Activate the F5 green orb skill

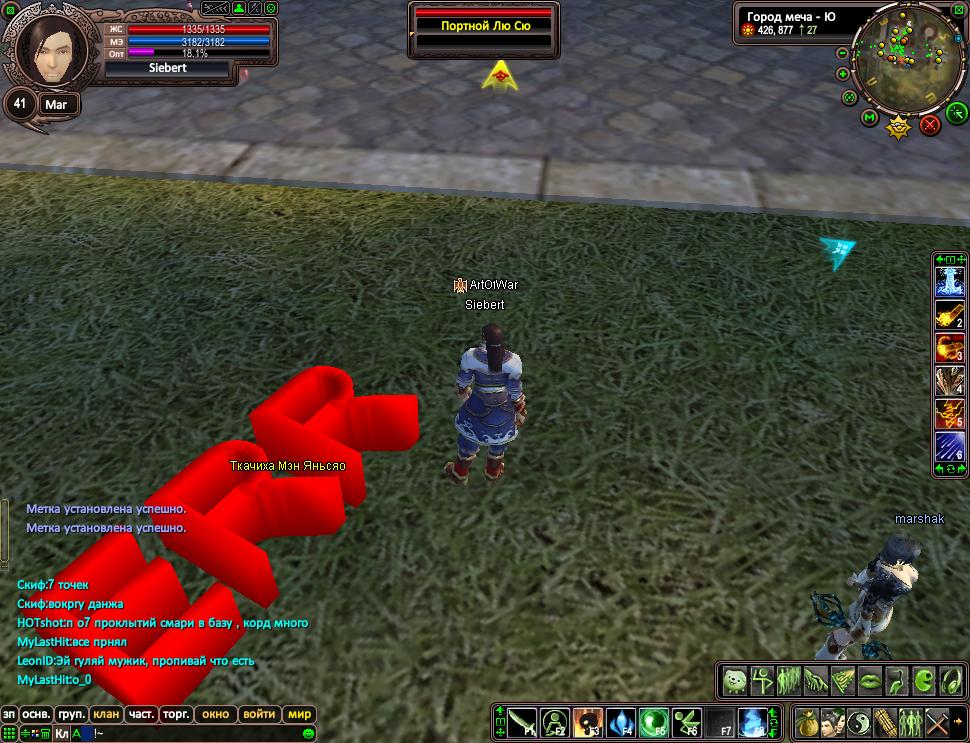(655, 721)
